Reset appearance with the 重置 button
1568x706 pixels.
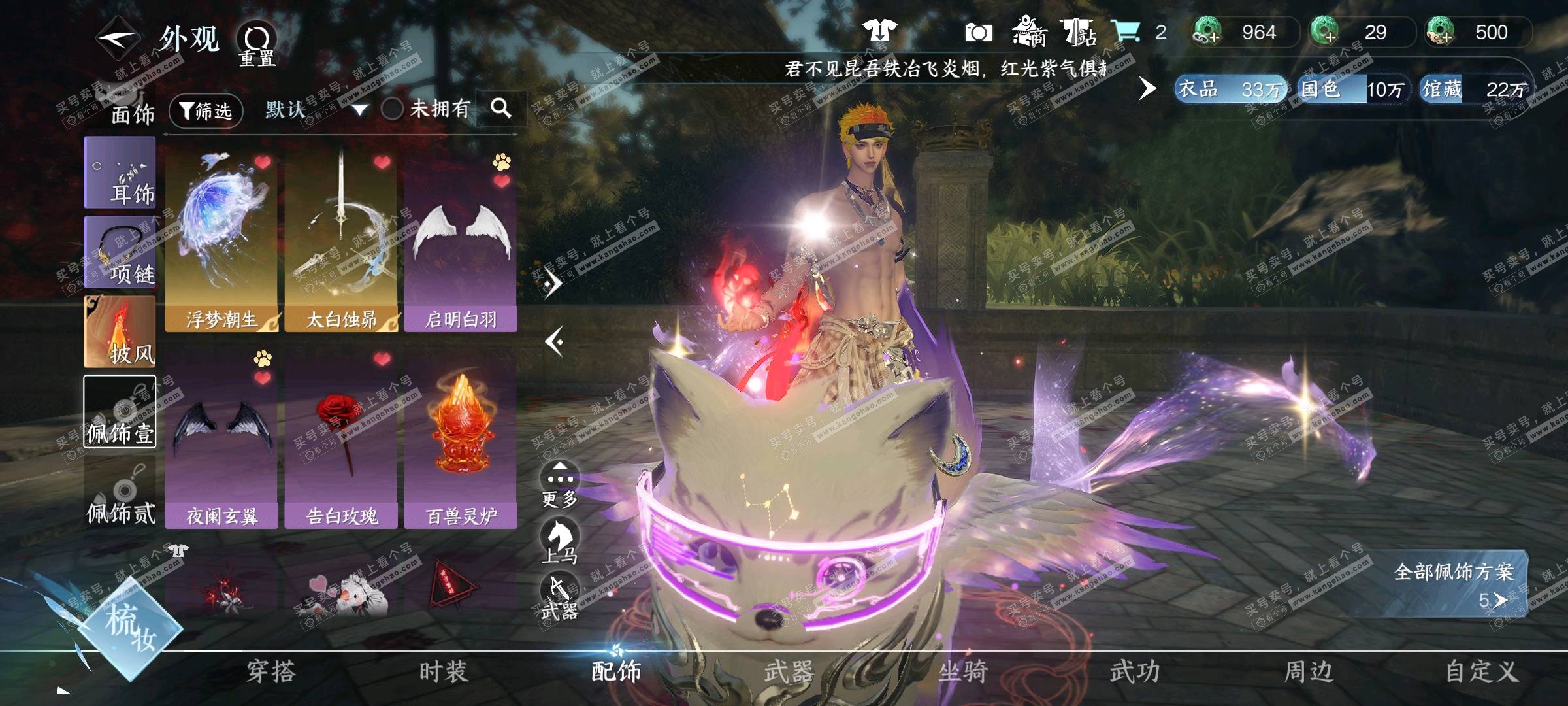256,44
